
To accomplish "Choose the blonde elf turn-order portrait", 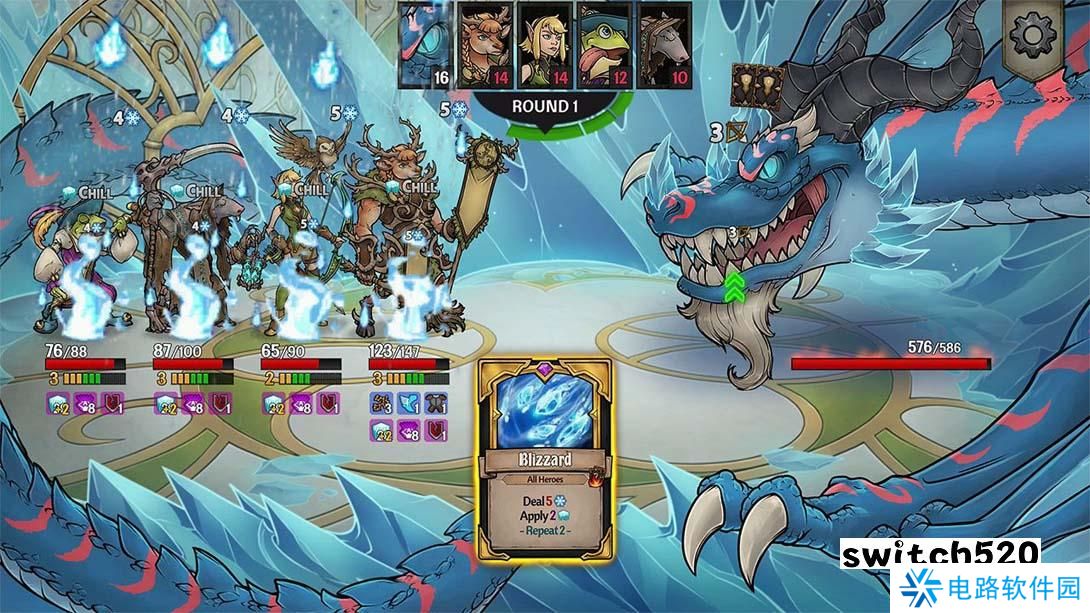I will pyautogui.click(x=546, y=45).
